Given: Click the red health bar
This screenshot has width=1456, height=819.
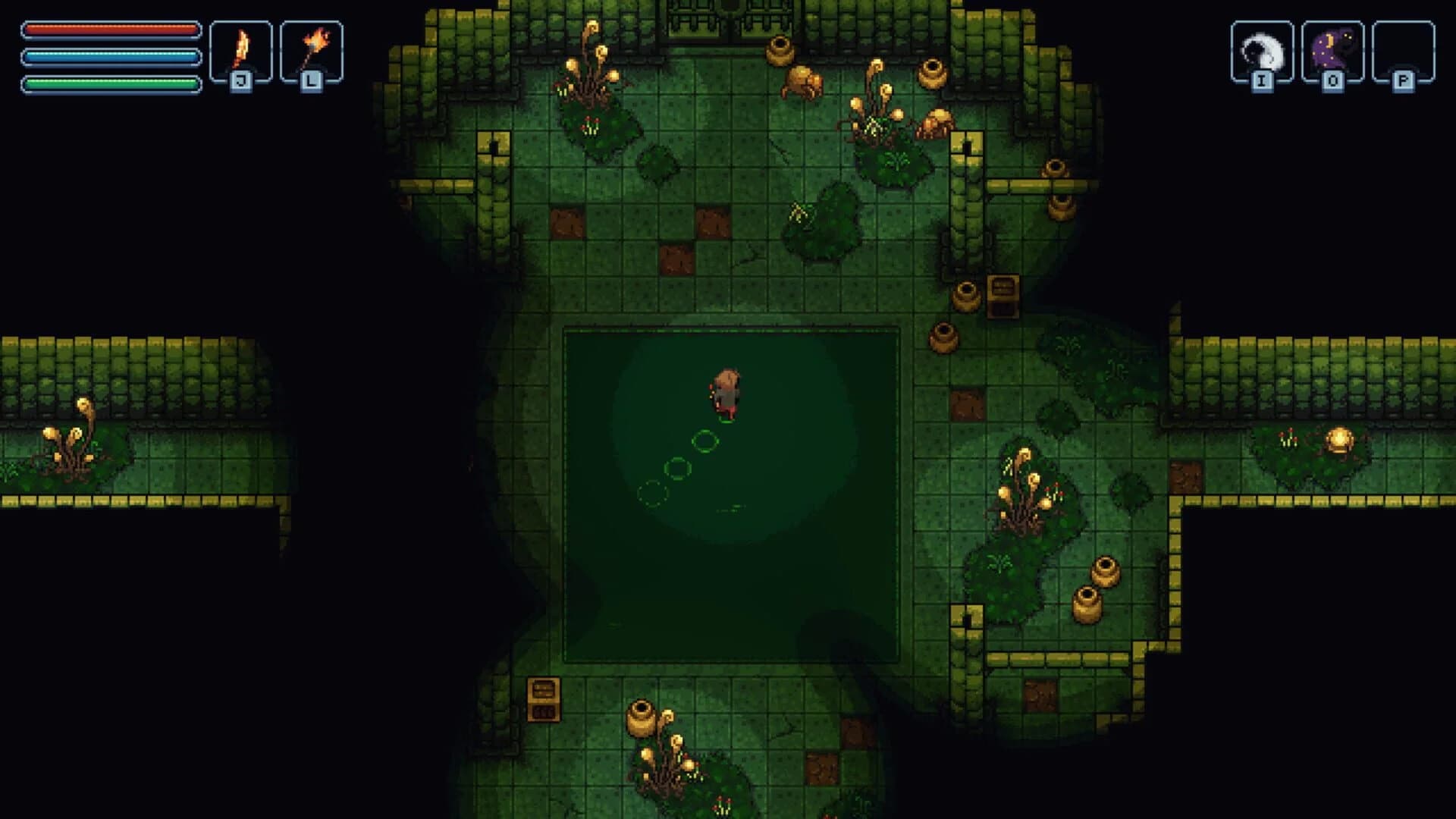Looking at the screenshot, I should point(110,29).
